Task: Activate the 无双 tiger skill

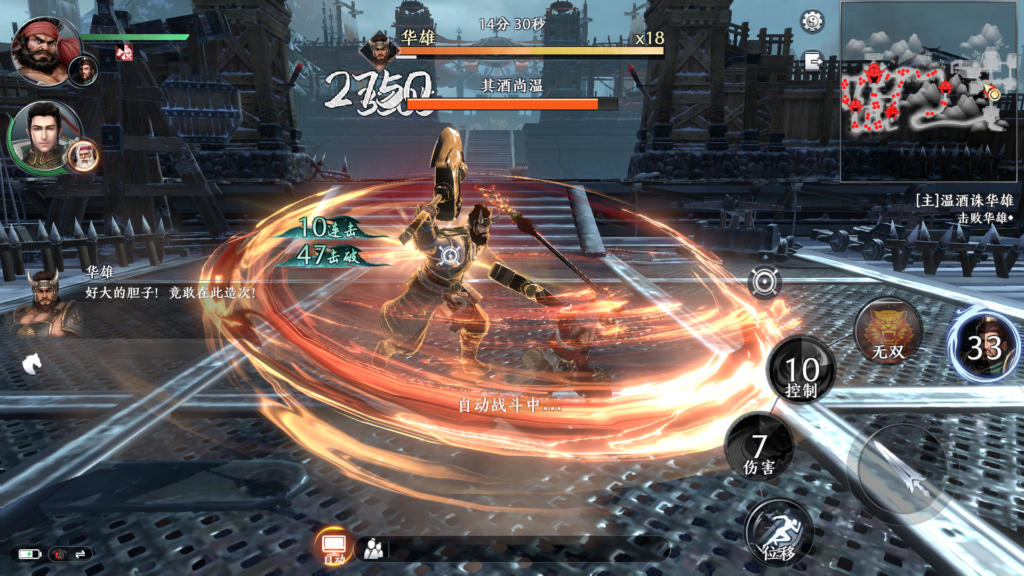Action: click(888, 332)
